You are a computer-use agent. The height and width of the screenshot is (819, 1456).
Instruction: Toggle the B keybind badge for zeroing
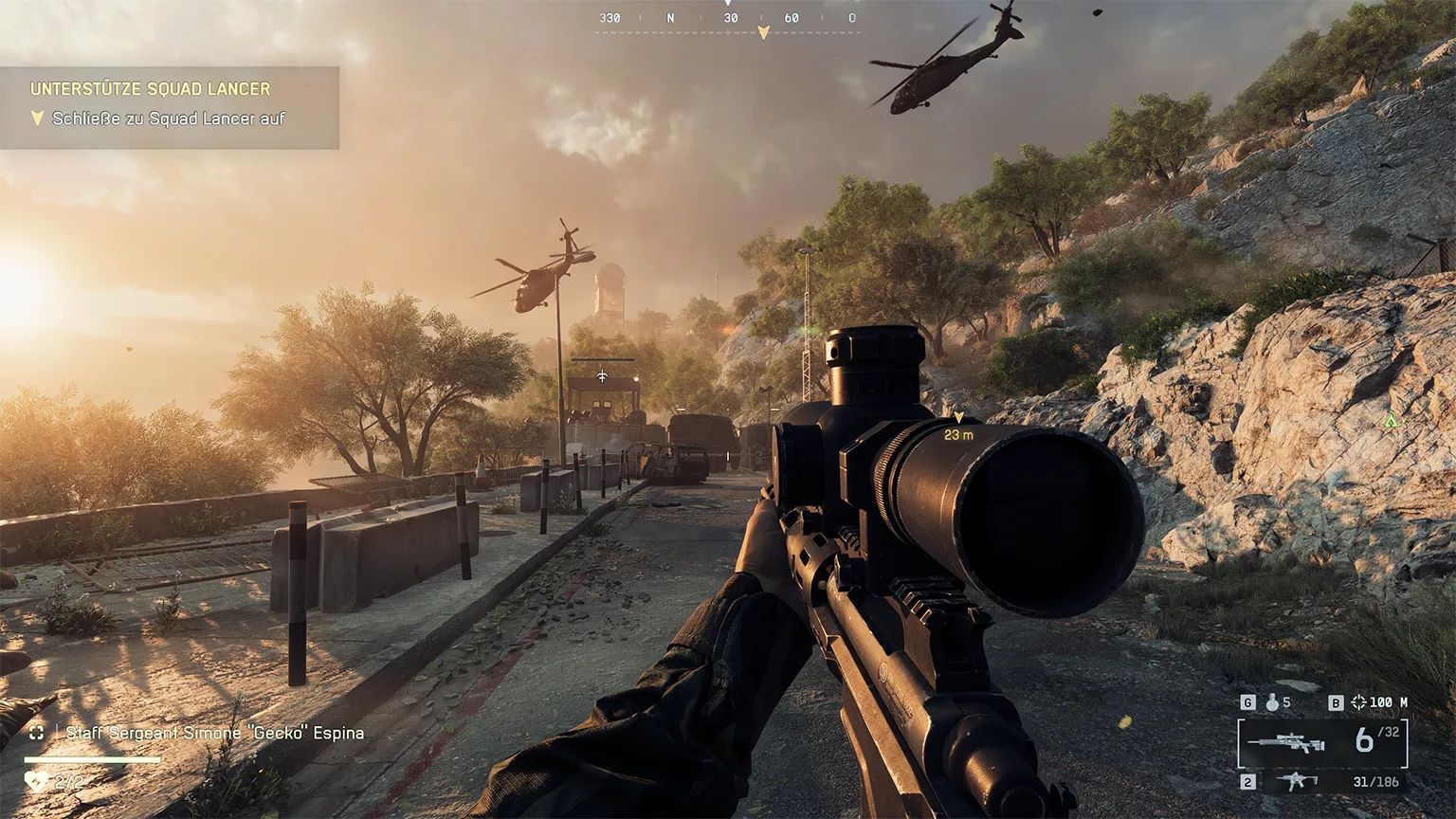click(1337, 701)
